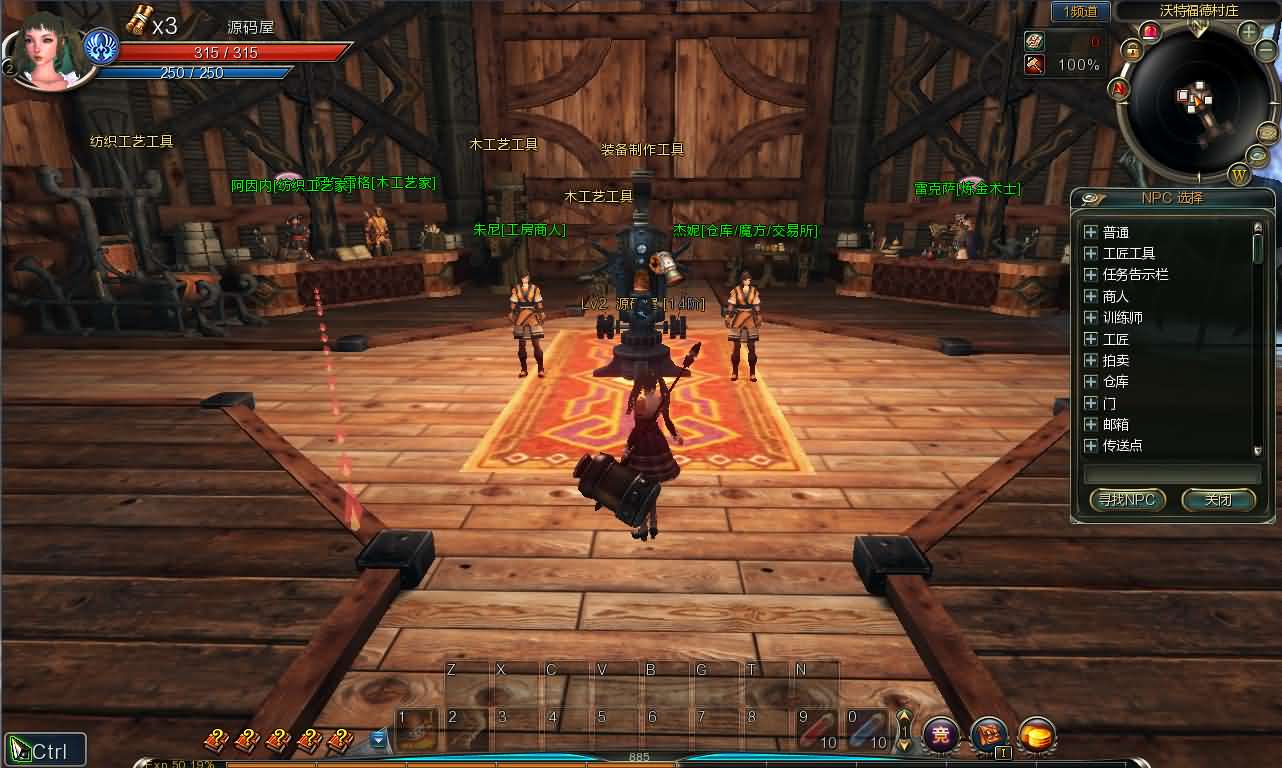1282x768 pixels.
Task: Open the 1频道 channel selector
Action: [1081, 11]
